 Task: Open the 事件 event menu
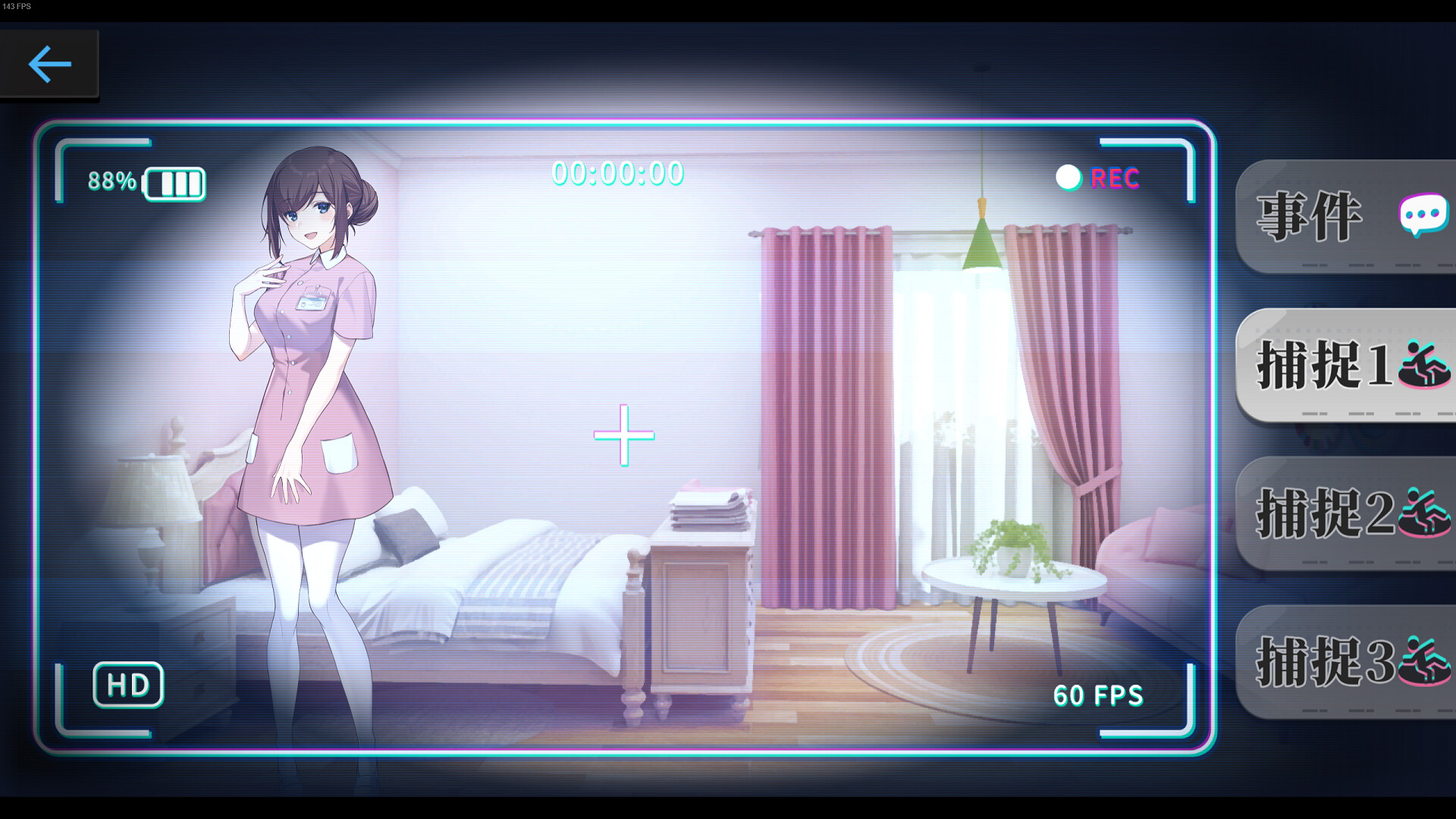coord(1308,216)
